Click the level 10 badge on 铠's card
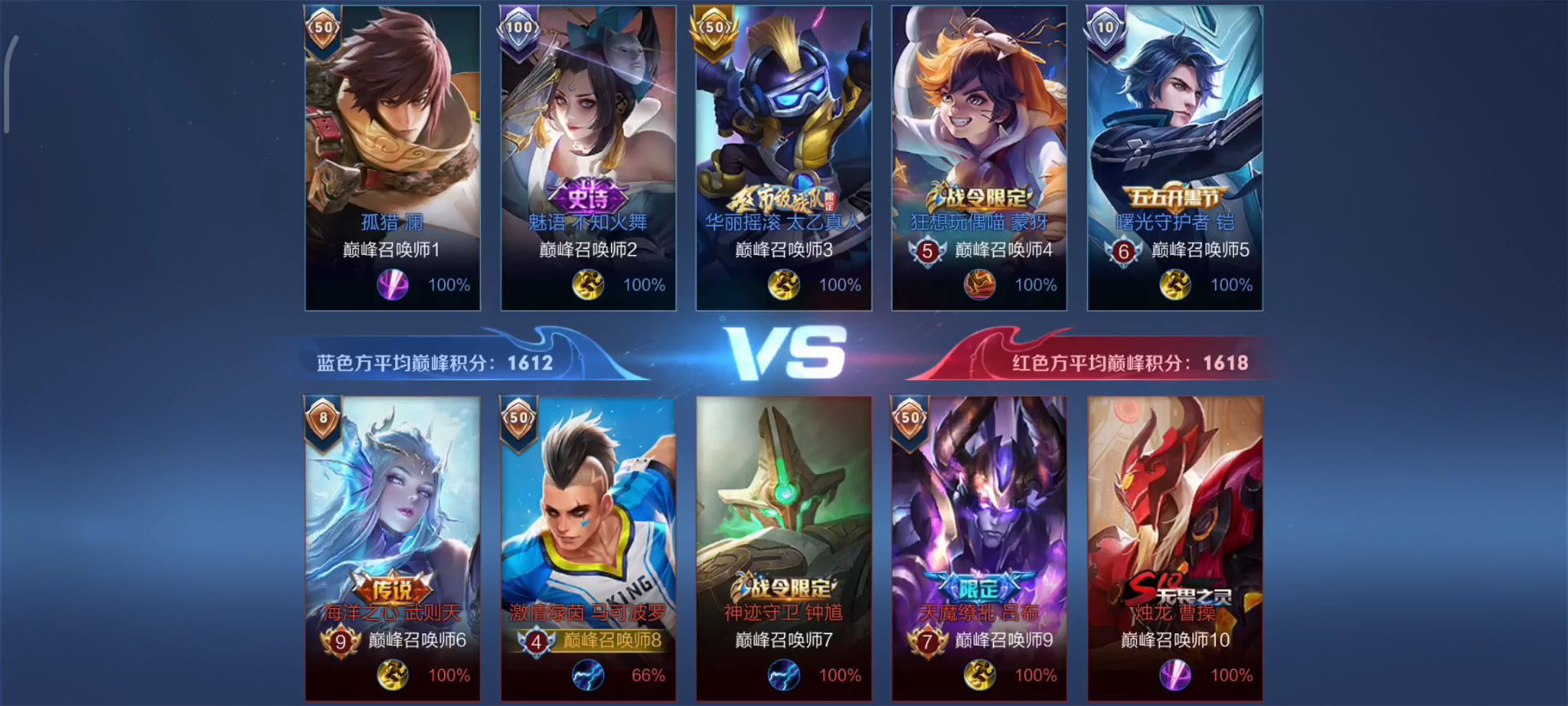 tap(1105, 26)
